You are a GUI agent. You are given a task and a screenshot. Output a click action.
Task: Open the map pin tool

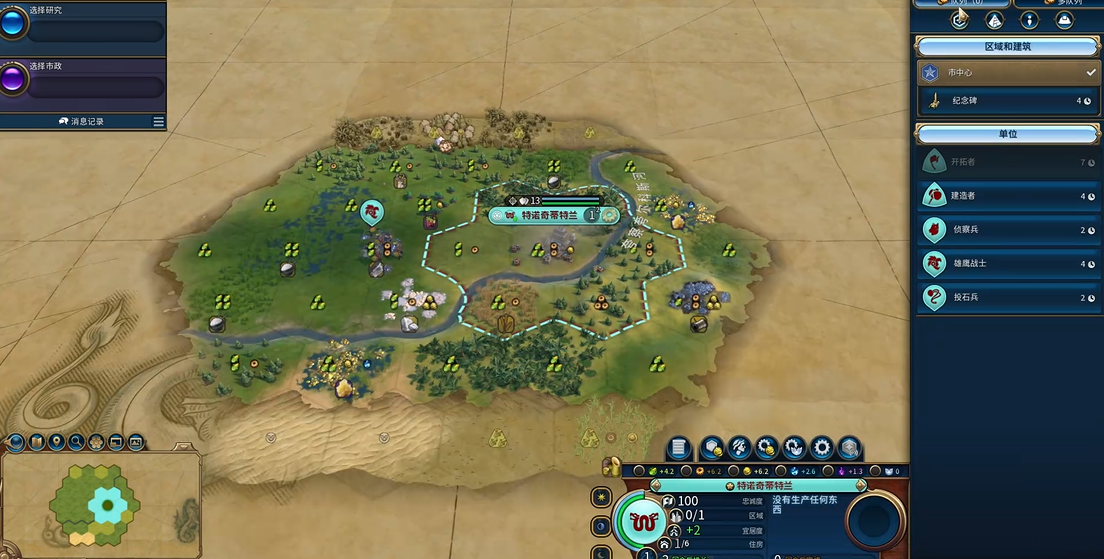56,442
